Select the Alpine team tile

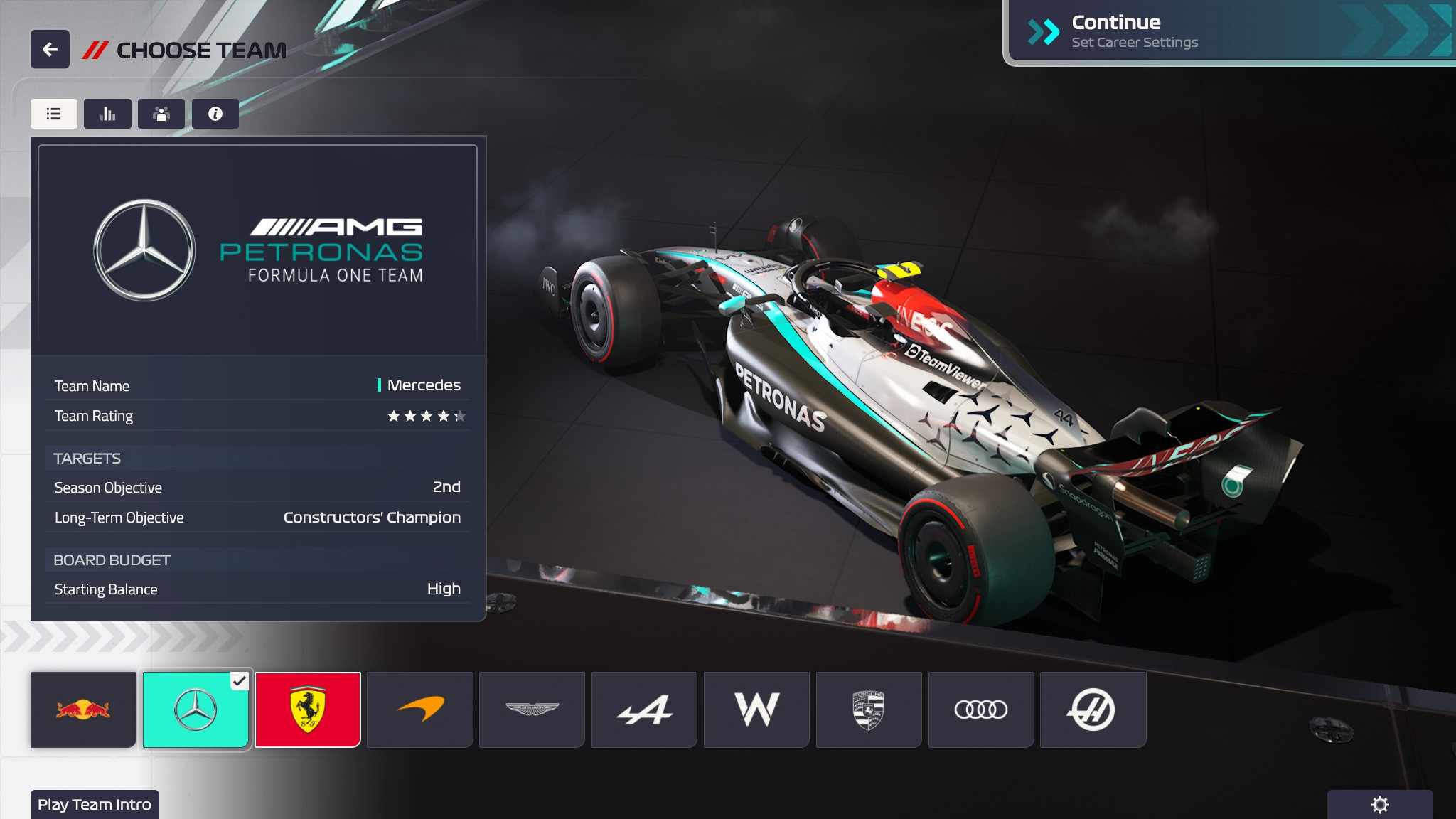pos(644,710)
